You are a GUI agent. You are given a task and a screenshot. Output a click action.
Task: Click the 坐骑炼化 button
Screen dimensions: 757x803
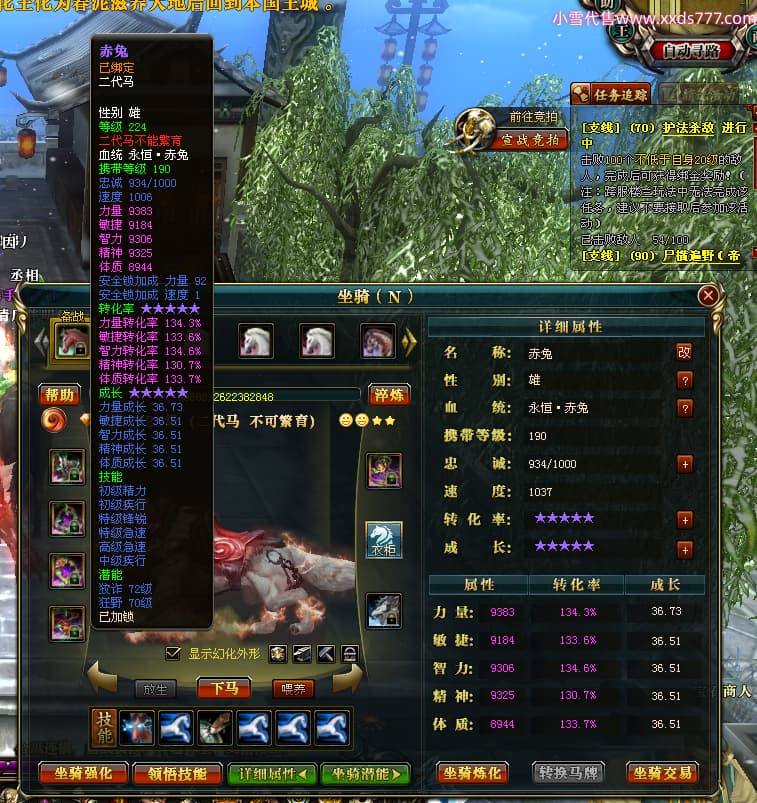pyautogui.click(x=473, y=772)
